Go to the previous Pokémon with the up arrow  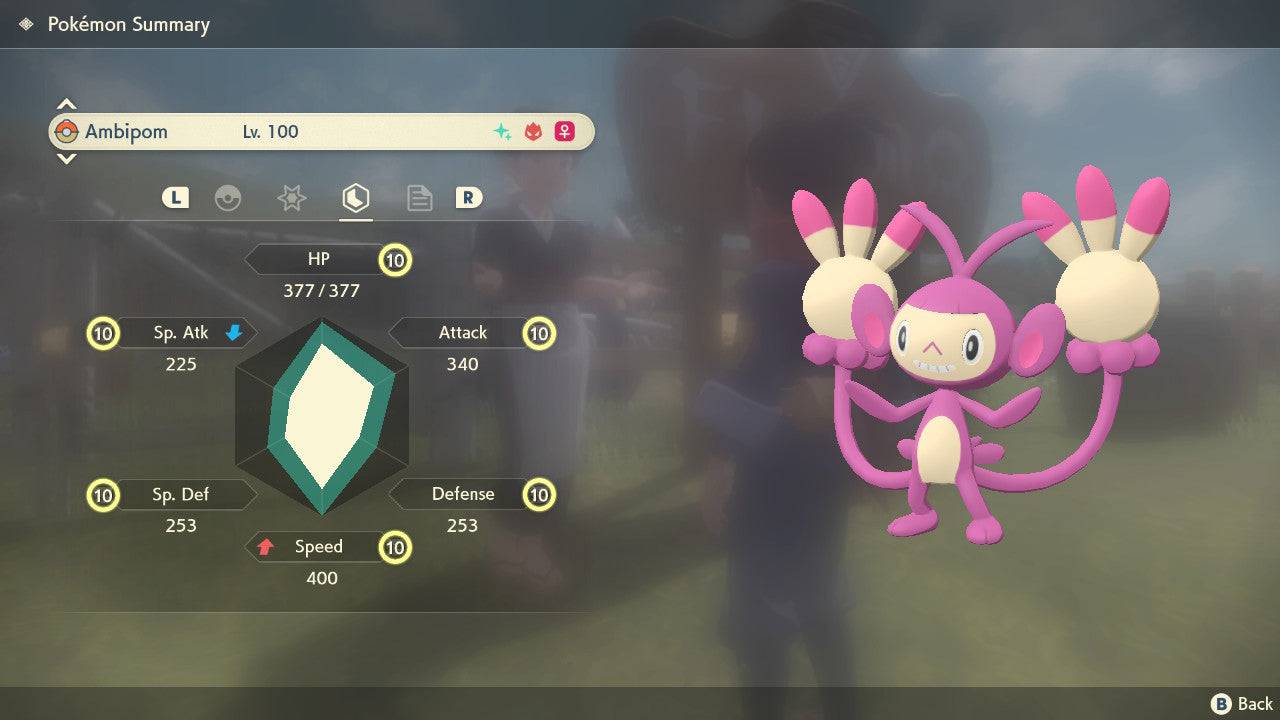click(x=66, y=104)
